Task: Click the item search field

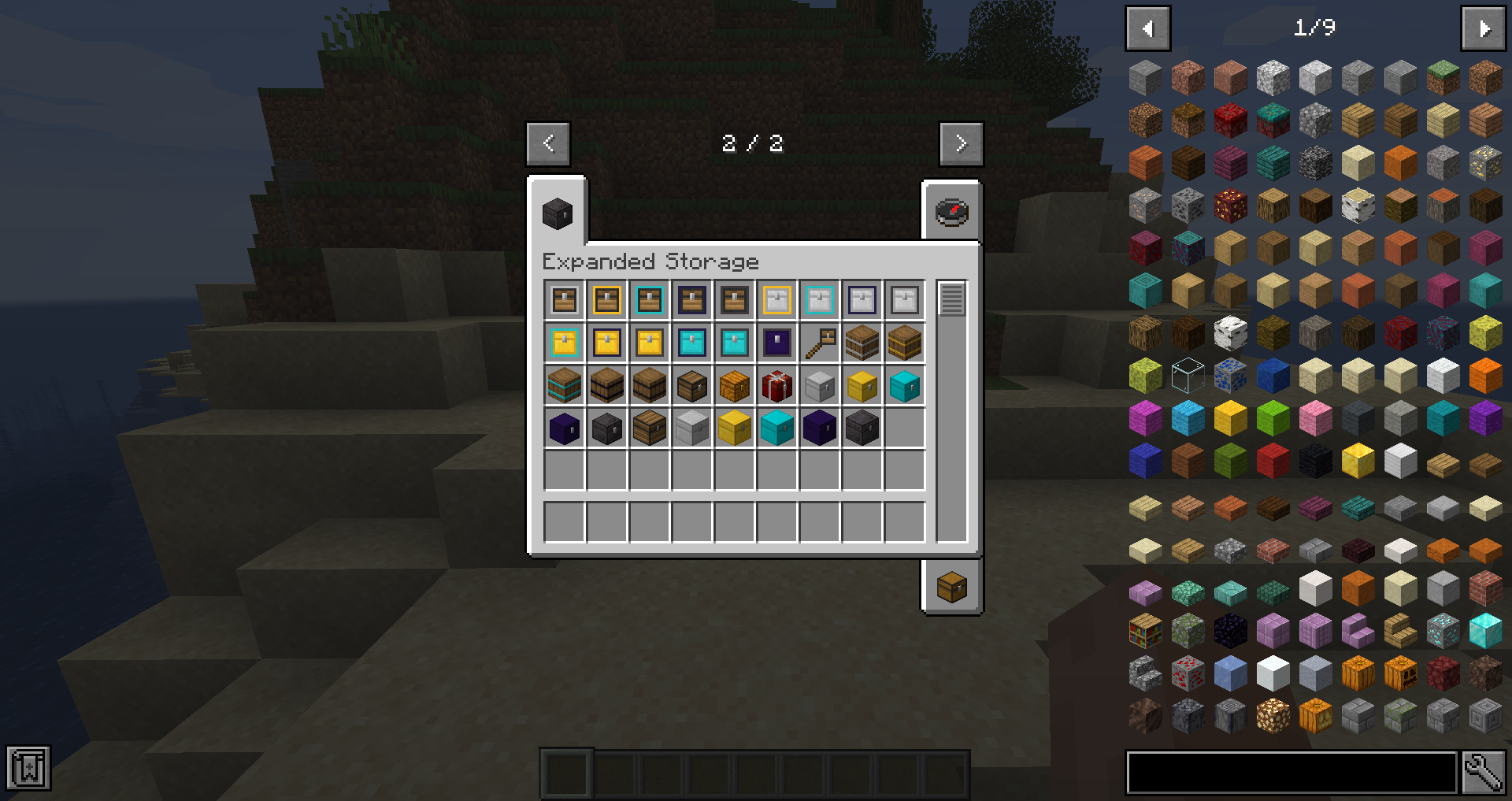Action: tap(1291, 773)
